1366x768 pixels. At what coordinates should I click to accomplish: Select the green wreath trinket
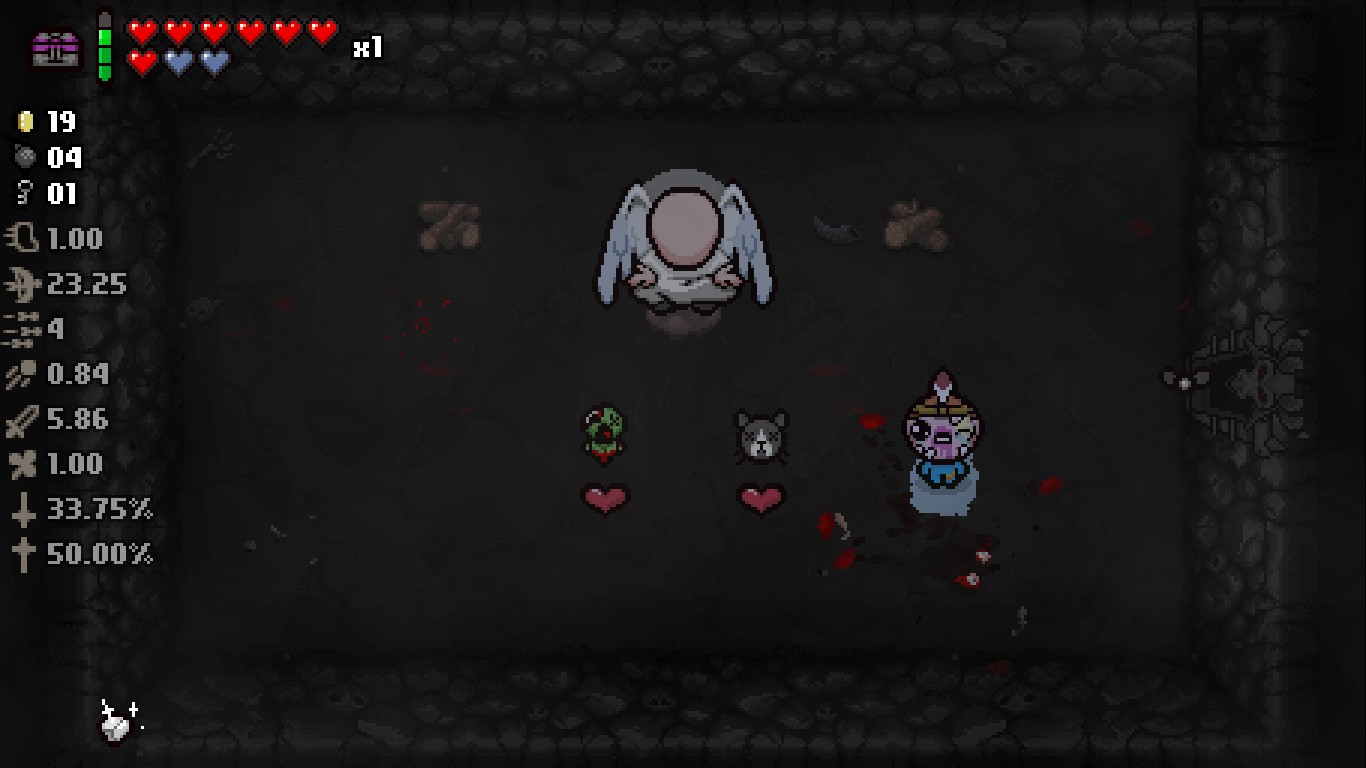point(604,432)
